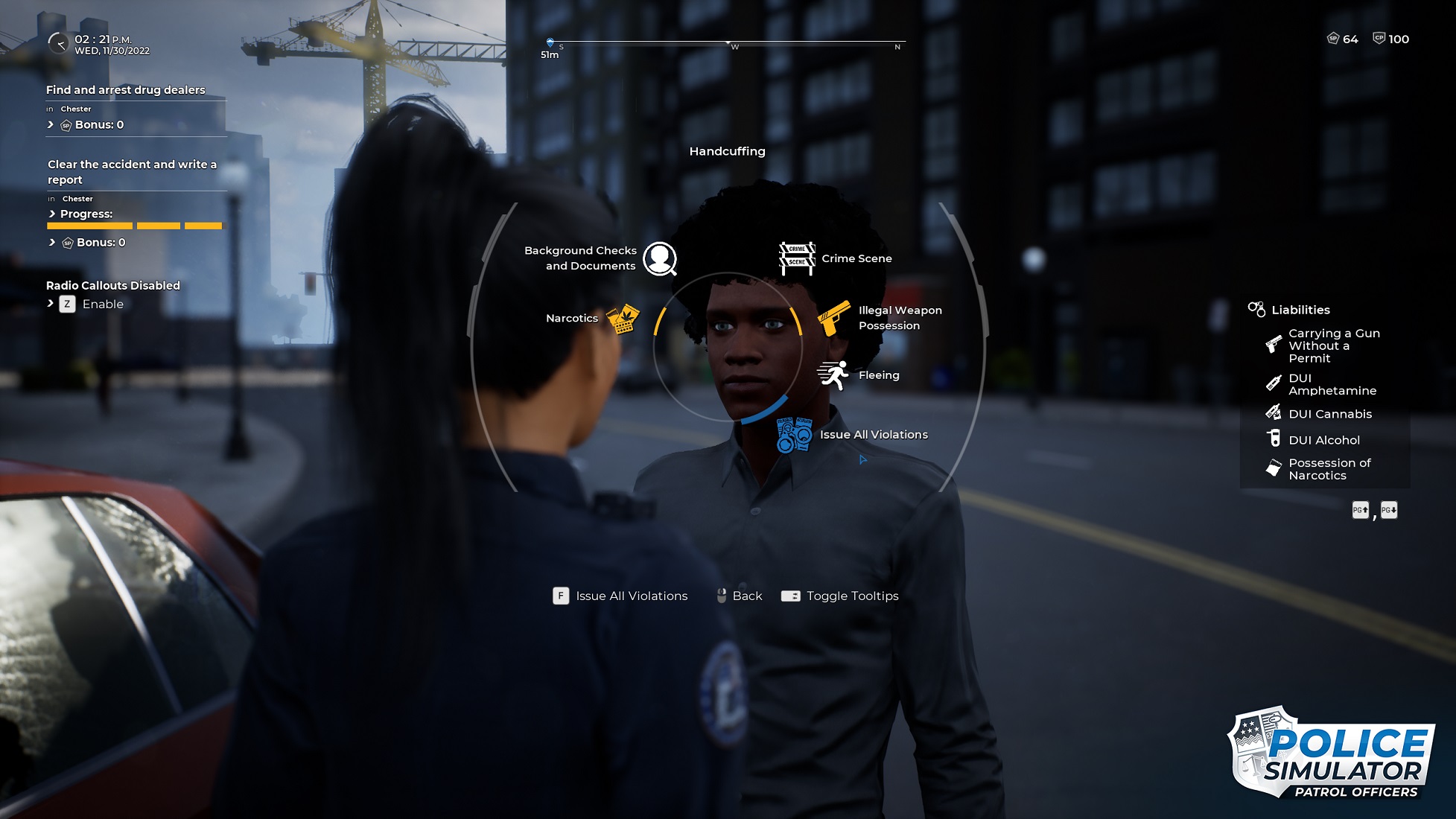The height and width of the screenshot is (819, 1456).
Task: Toggle tooltips at bottom bar
Action: pyautogui.click(x=840, y=596)
